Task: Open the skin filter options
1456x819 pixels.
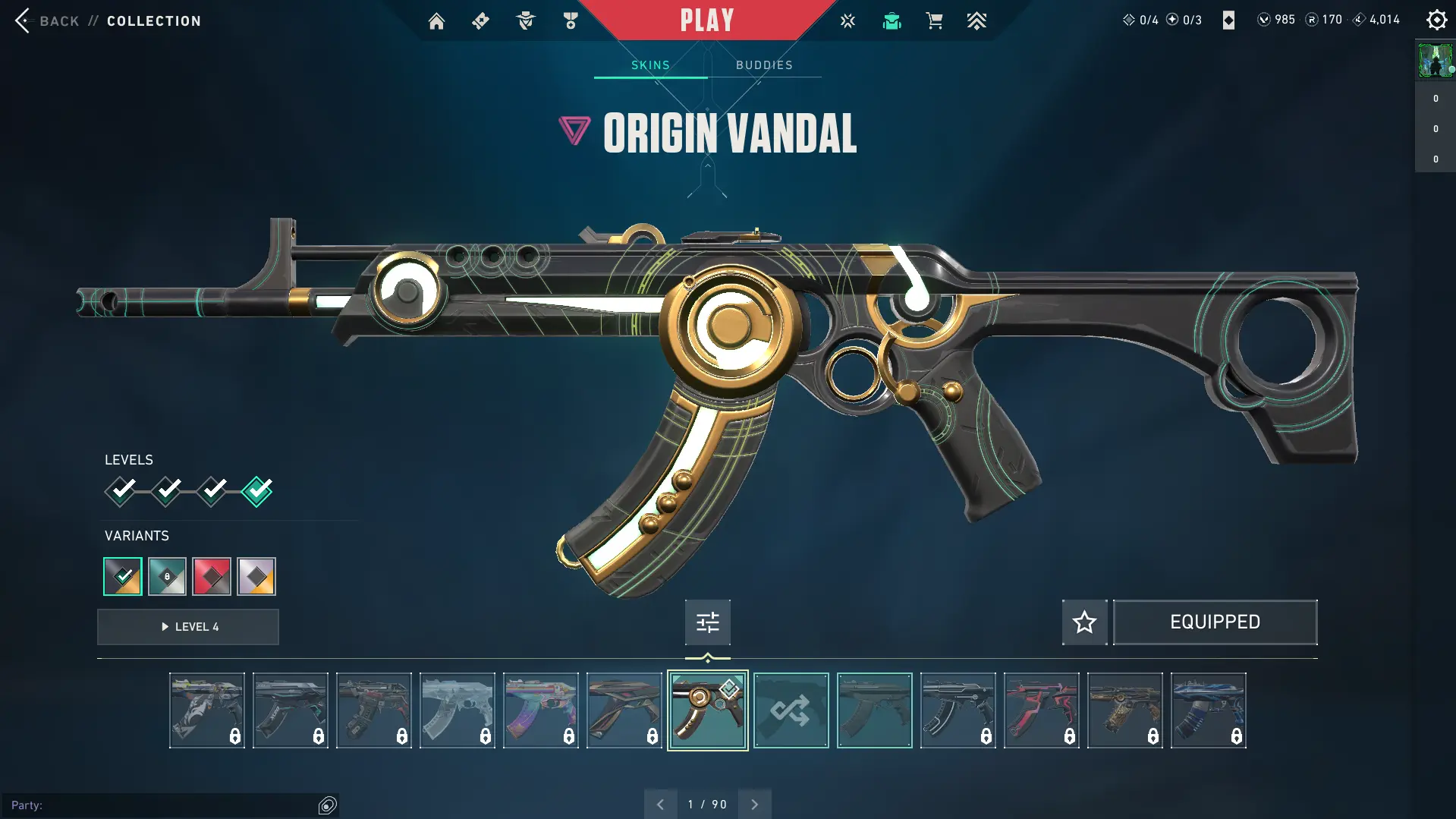Action: [x=707, y=622]
